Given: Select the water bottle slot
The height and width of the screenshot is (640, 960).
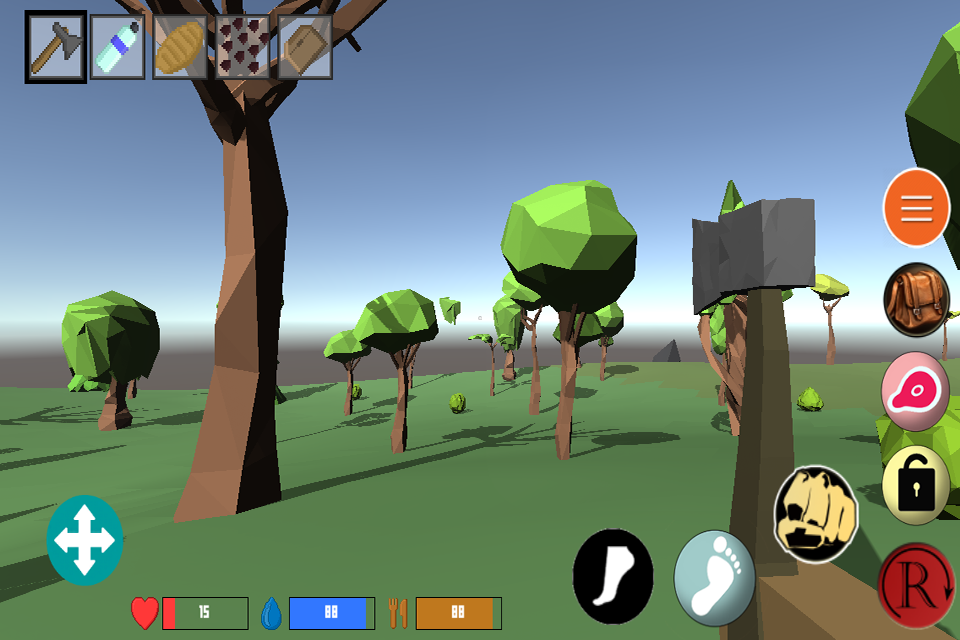Looking at the screenshot, I should click(118, 47).
